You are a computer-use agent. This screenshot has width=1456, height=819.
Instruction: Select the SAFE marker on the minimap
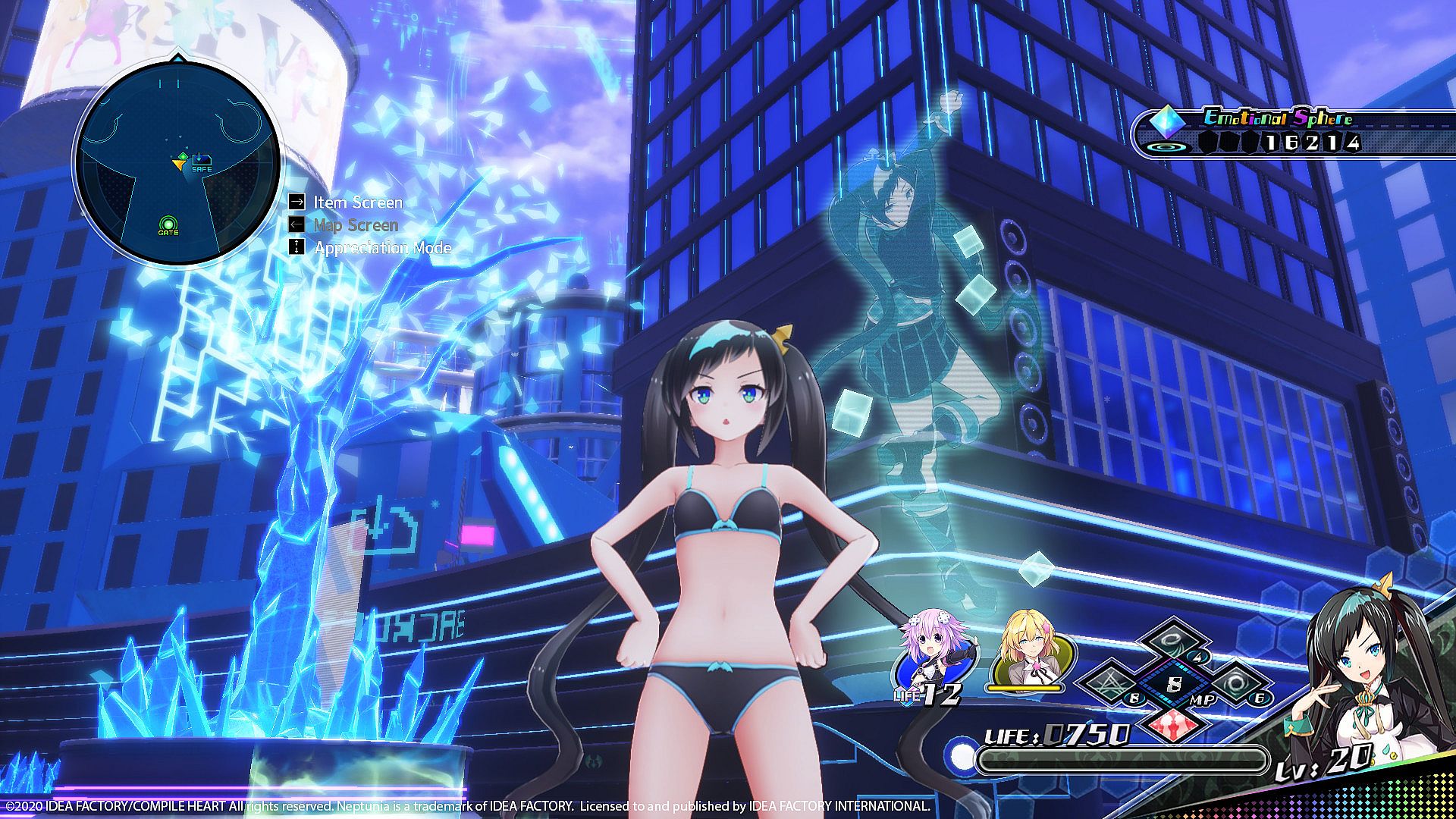click(x=202, y=162)
